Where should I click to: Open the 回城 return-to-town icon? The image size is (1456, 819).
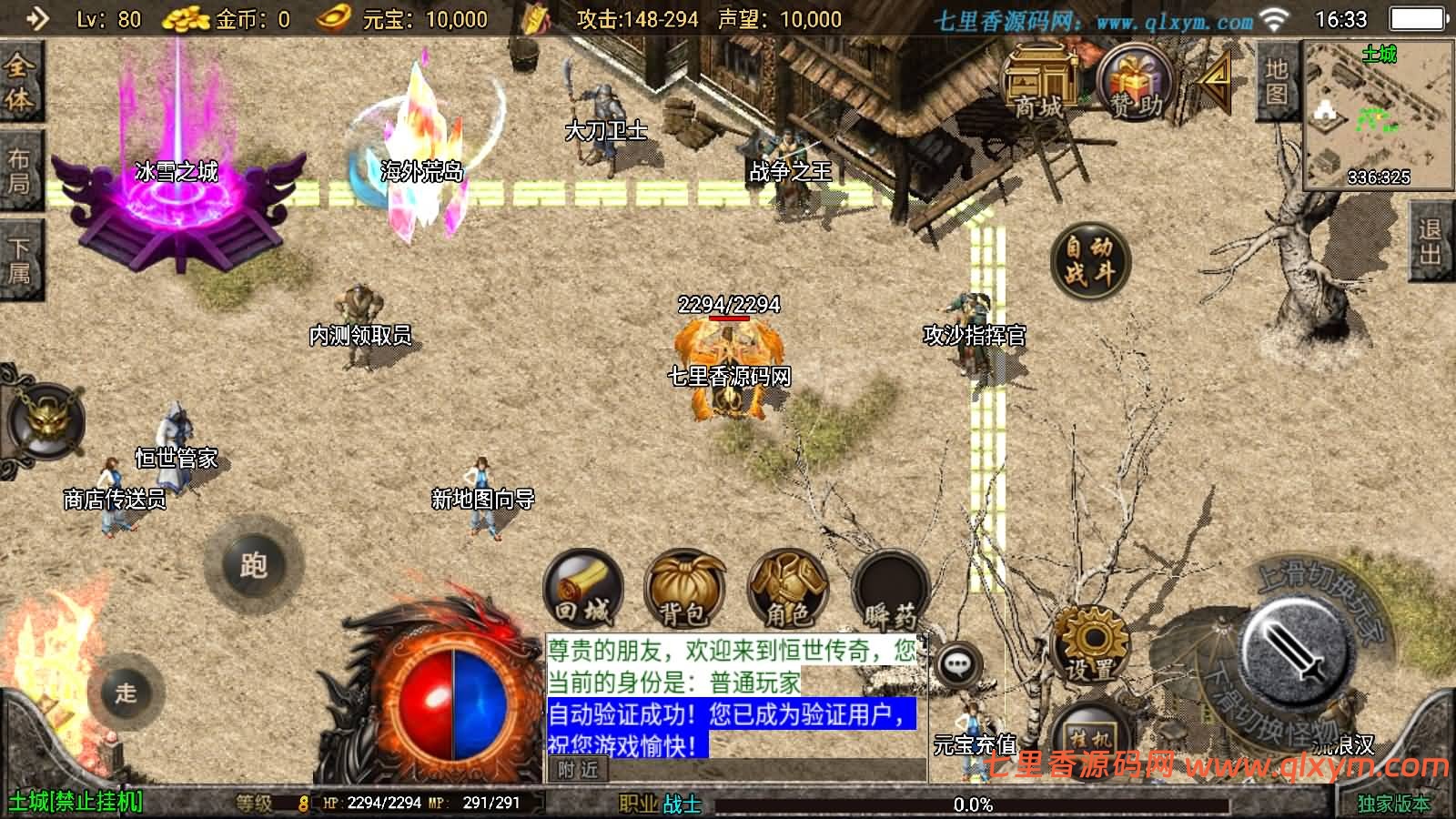coord(584,591)
